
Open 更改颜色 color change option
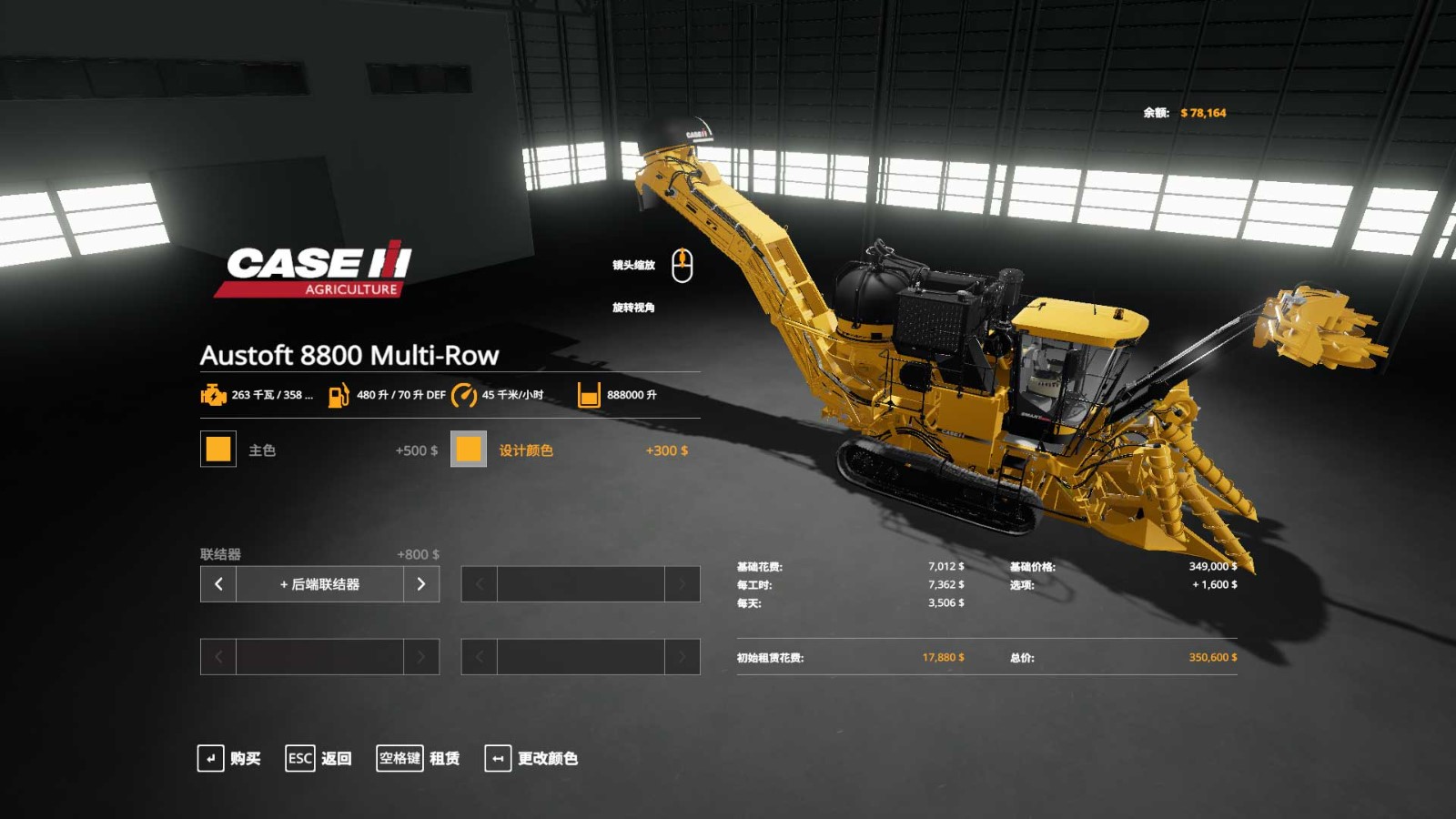531,758
